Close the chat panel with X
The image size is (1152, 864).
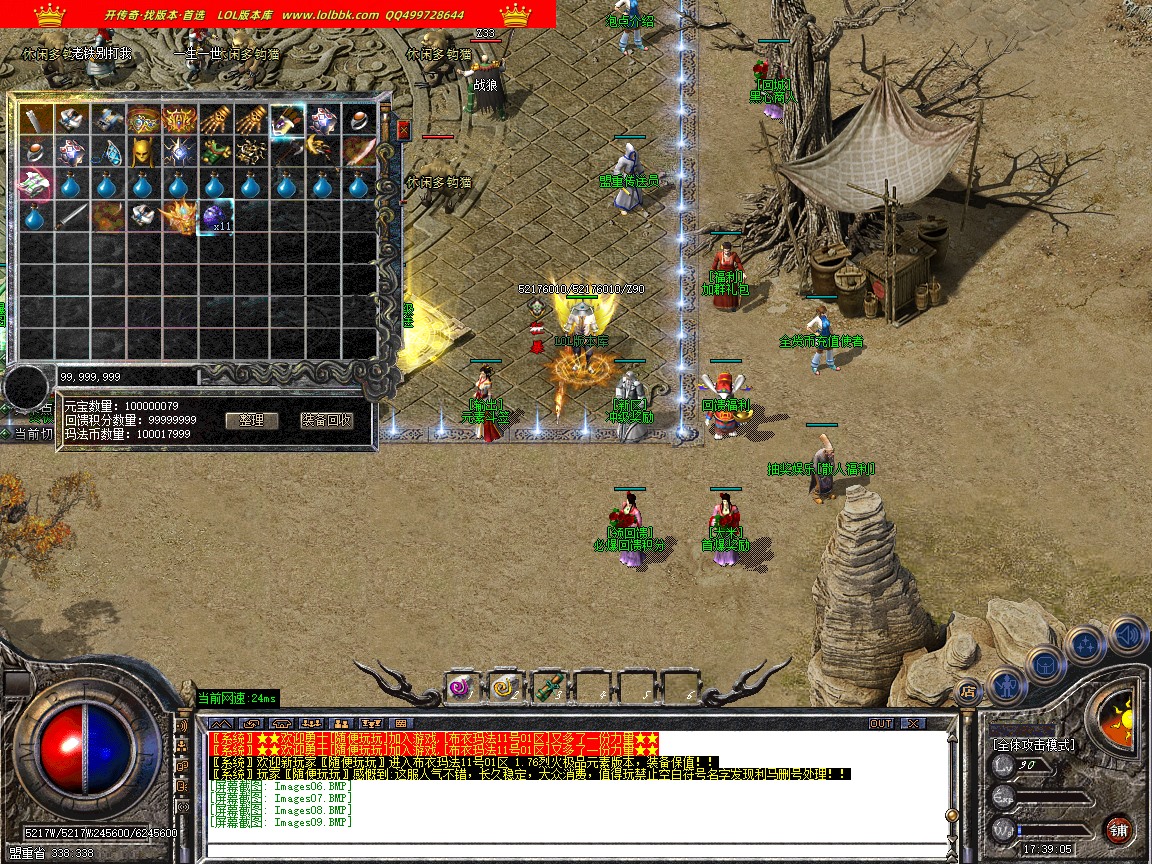click(913, 723)
